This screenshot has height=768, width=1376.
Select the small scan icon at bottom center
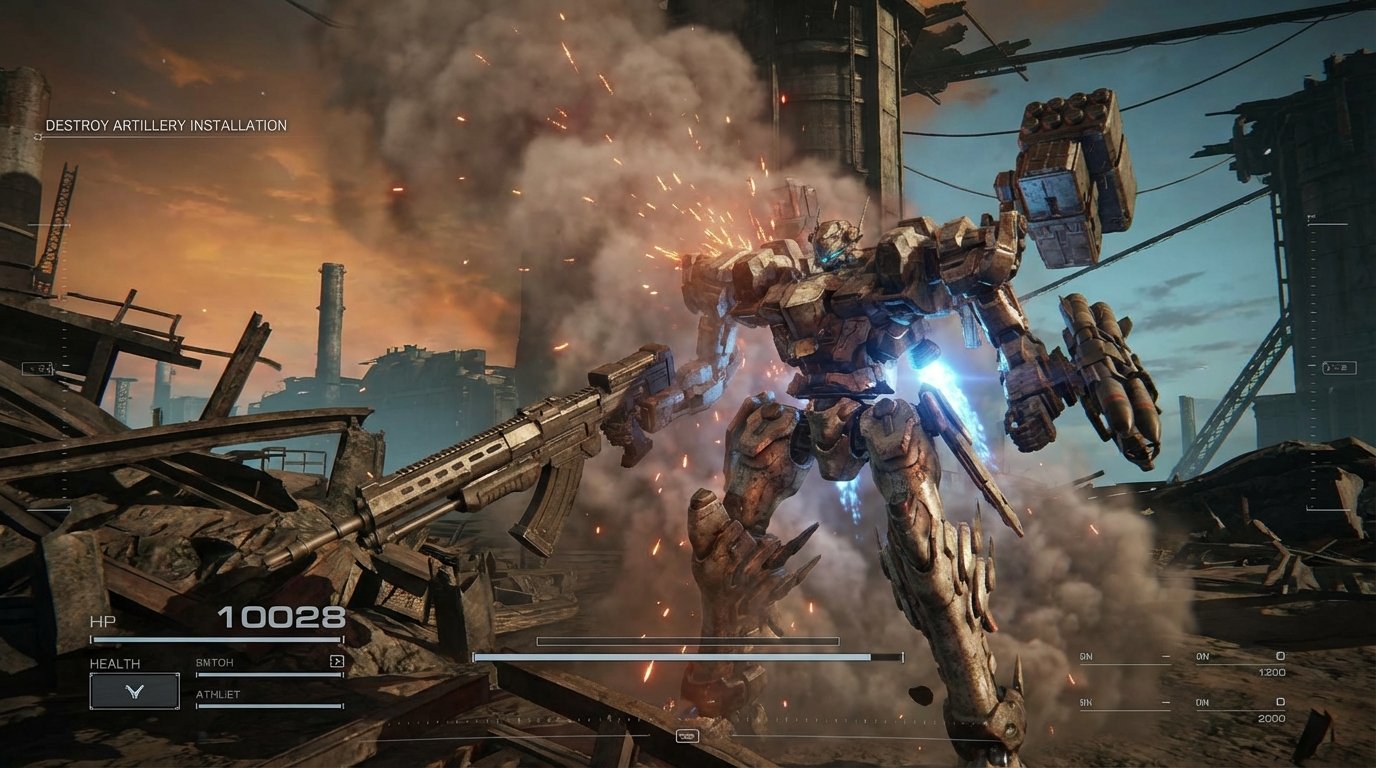click(x=688, y=737)
